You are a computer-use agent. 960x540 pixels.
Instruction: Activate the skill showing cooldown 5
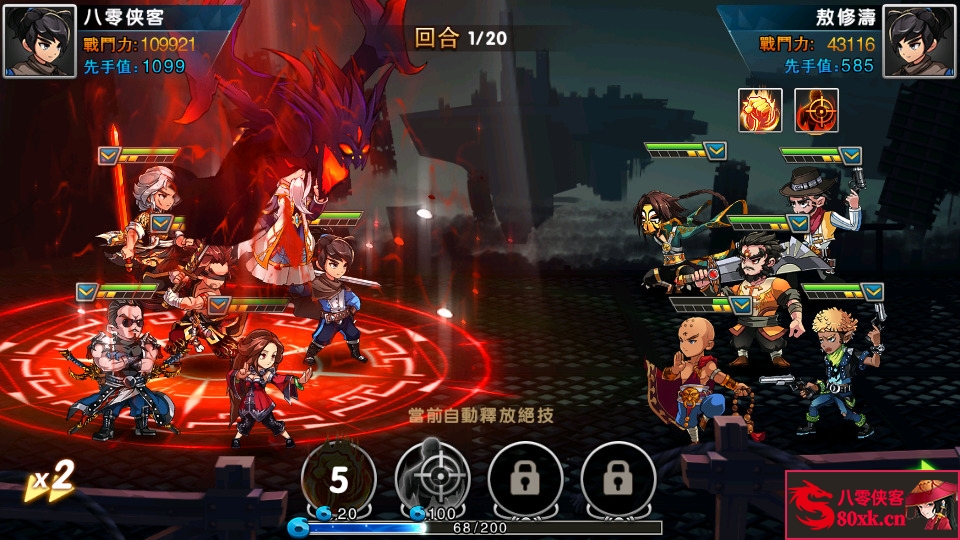[x=339, y=480]
